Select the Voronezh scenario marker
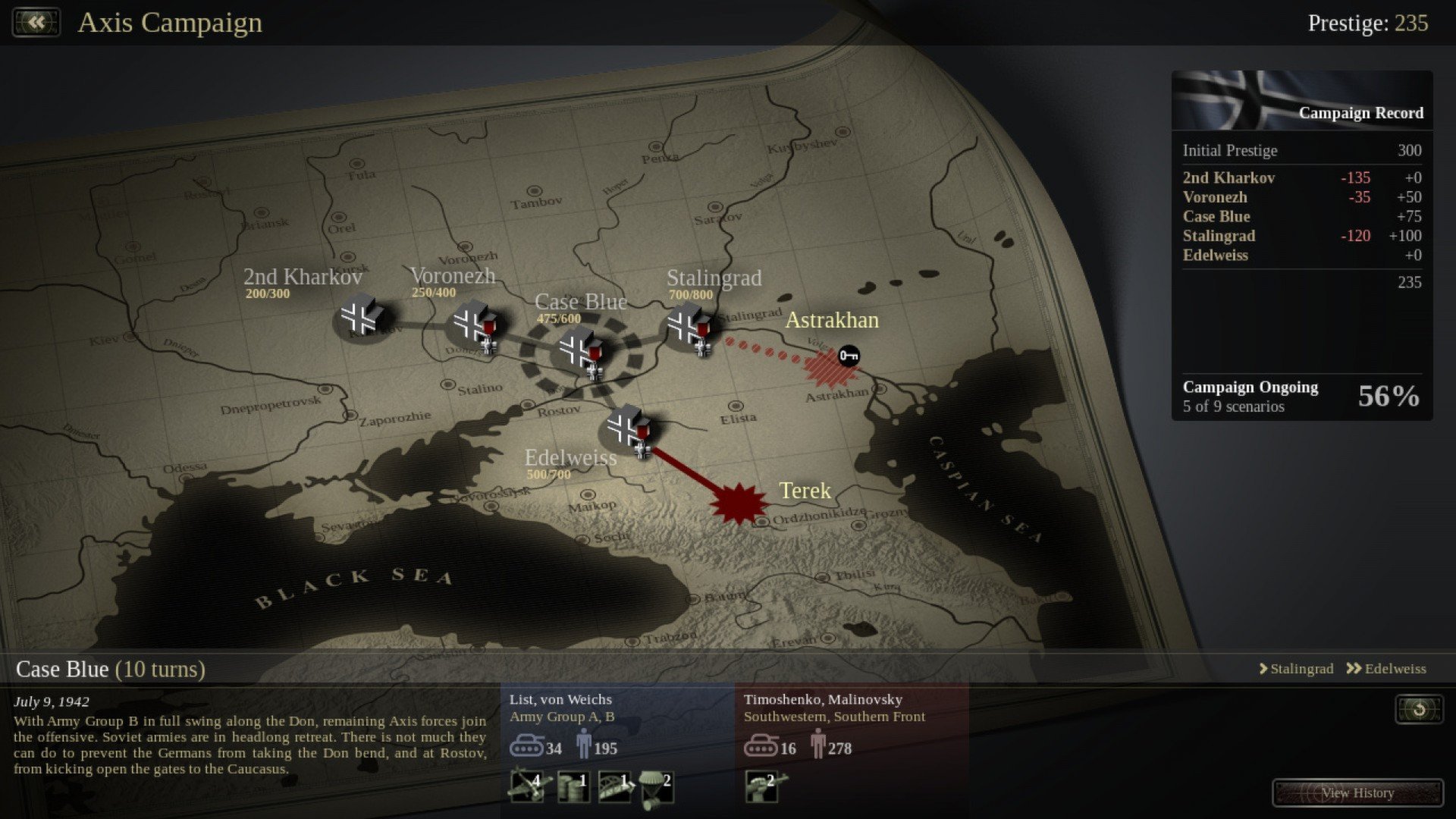This screenshot has height=819, width=1456. coord(473,324)
